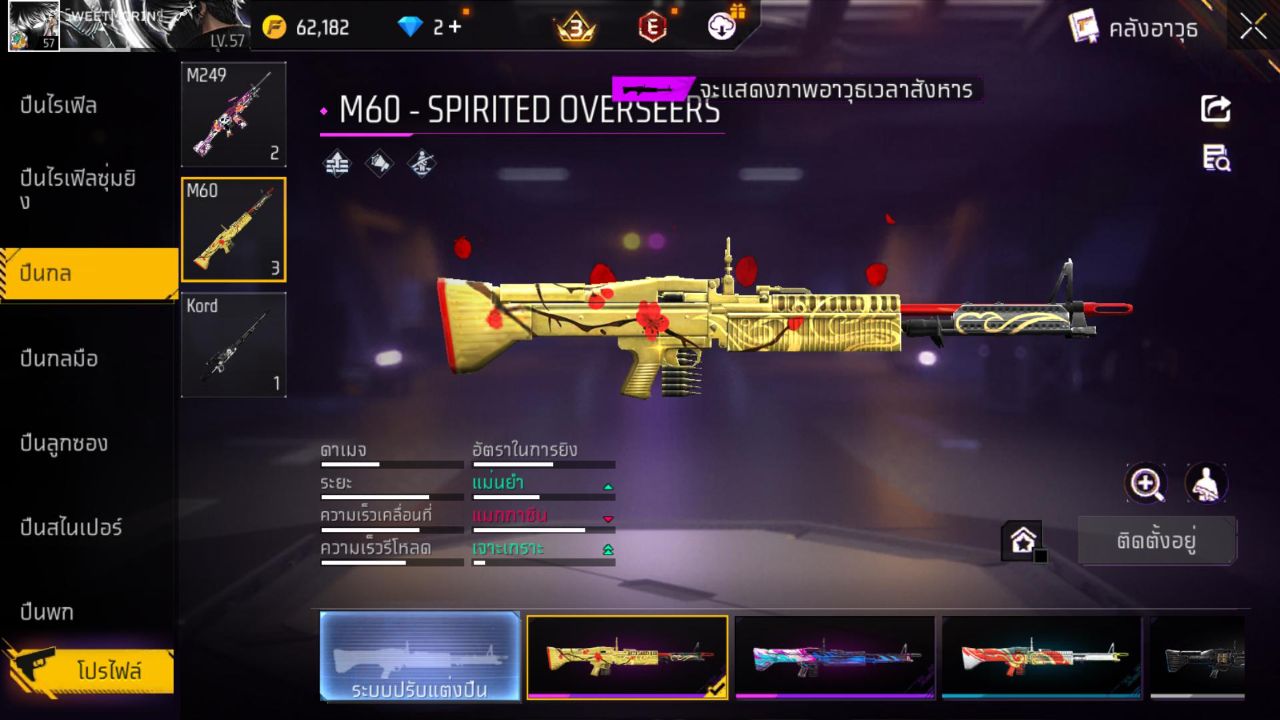1280x720 pixels.
Task: Select the Kord weapon thumbnail
Action: [233, 345]
